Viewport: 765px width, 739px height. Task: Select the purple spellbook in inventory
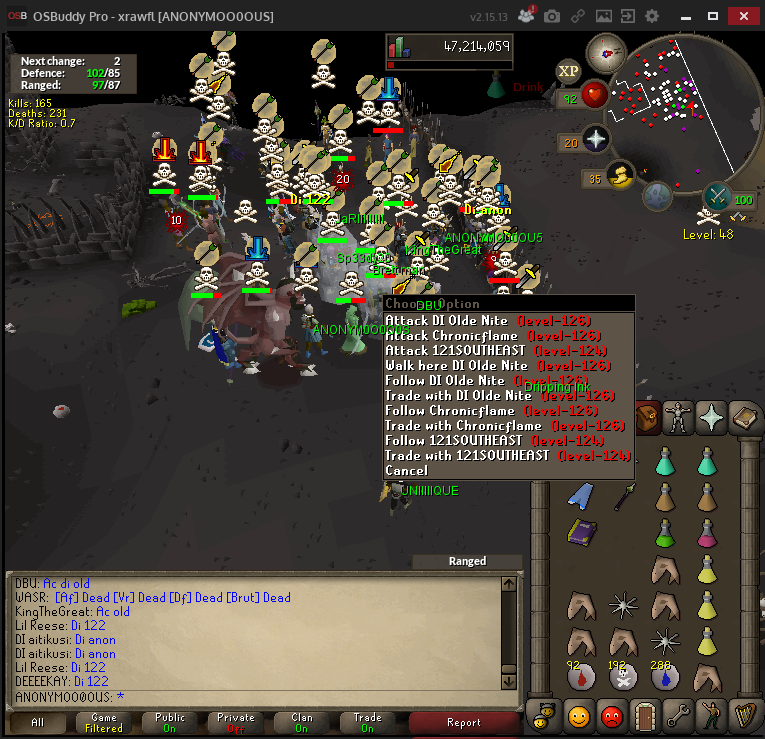tap(581, 531)
